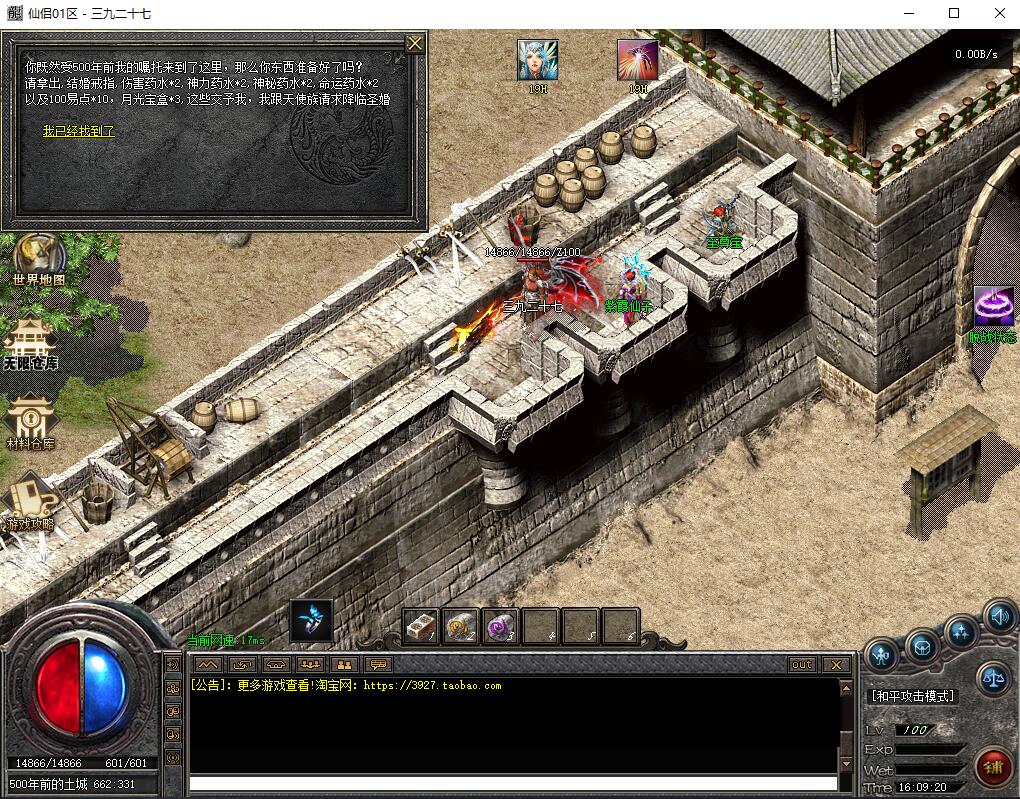The width and height of the screenshot is (1020, 799).
Task: Click the red slash skill buff icon
Action: point(637,60)
